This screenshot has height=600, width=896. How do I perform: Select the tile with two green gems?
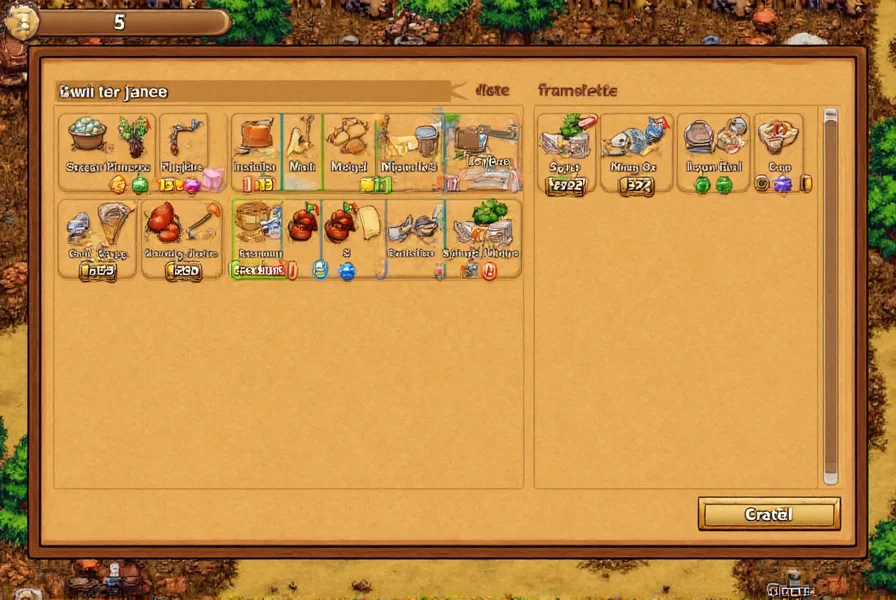coord(713,152)
